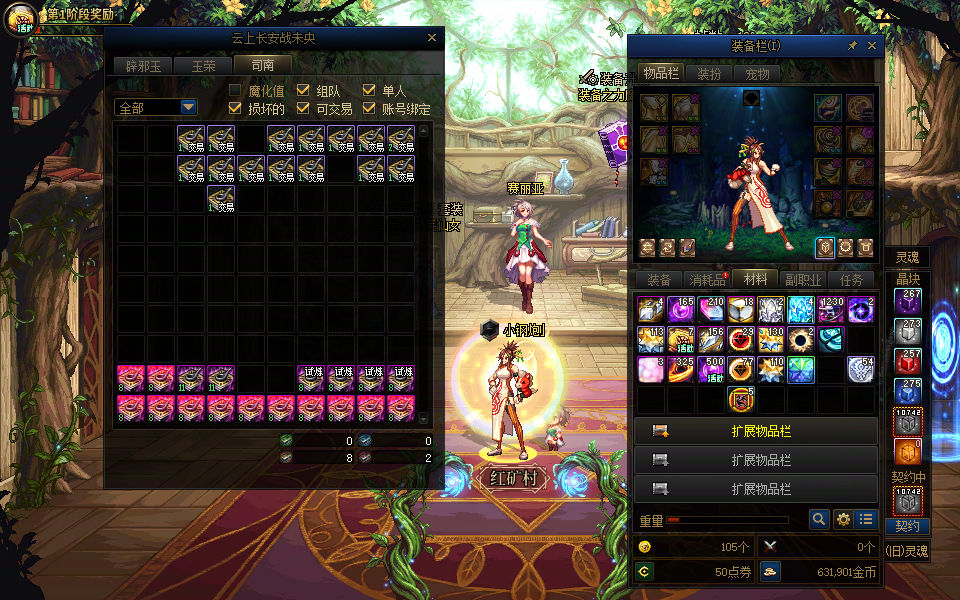The image size is (960, 600).
Task: Close the 云上长安战未央 window
Action: pyautogui.click(x=432, y=38)
